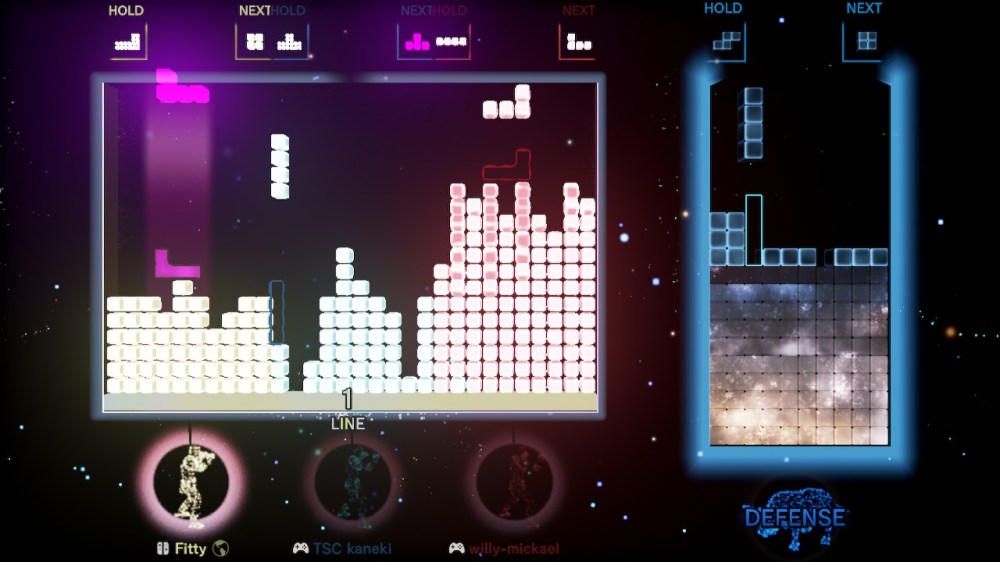This screenshot has height=562, width=1000.
Task: Click the yellow-framed HOLD box
Action: (x=128, y=42)
